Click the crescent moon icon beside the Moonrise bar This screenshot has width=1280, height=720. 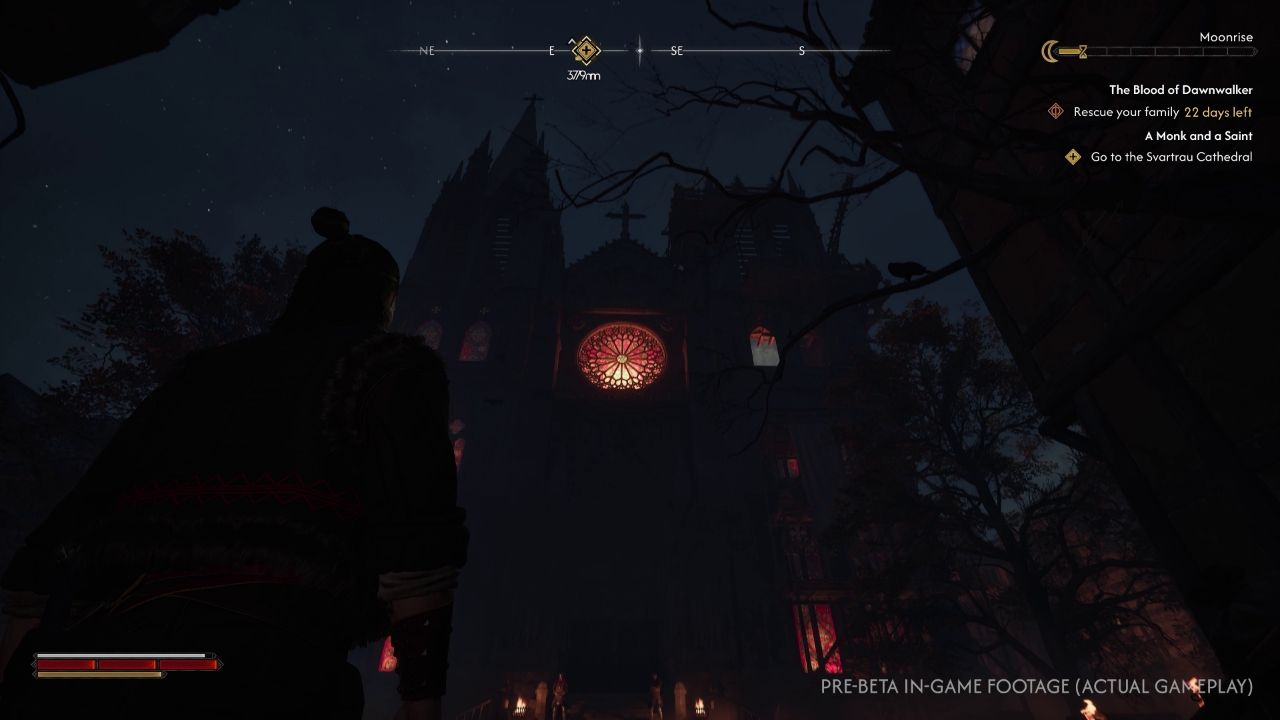1049,51
